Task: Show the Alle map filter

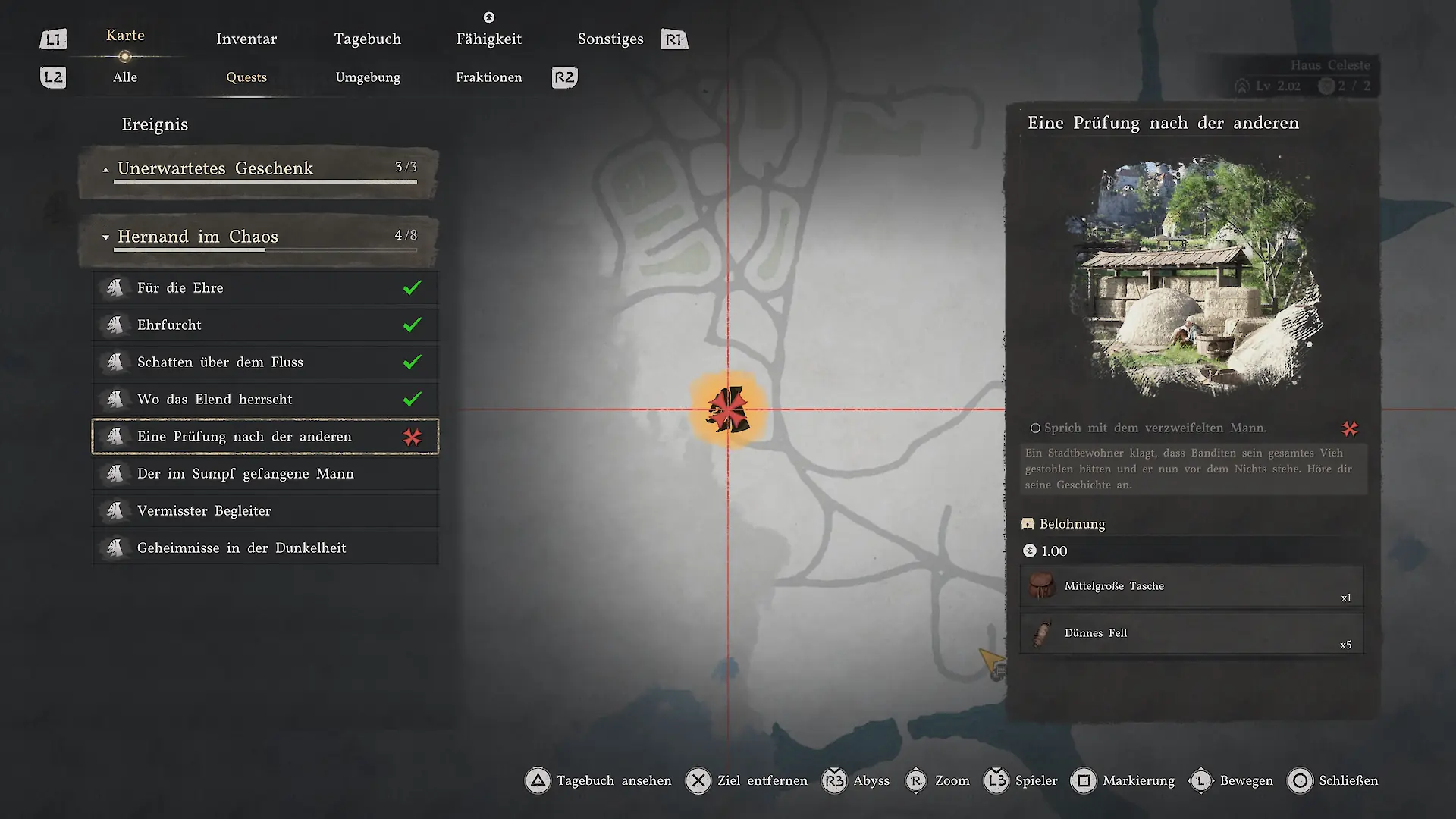Action: click(x=125, y=77)
